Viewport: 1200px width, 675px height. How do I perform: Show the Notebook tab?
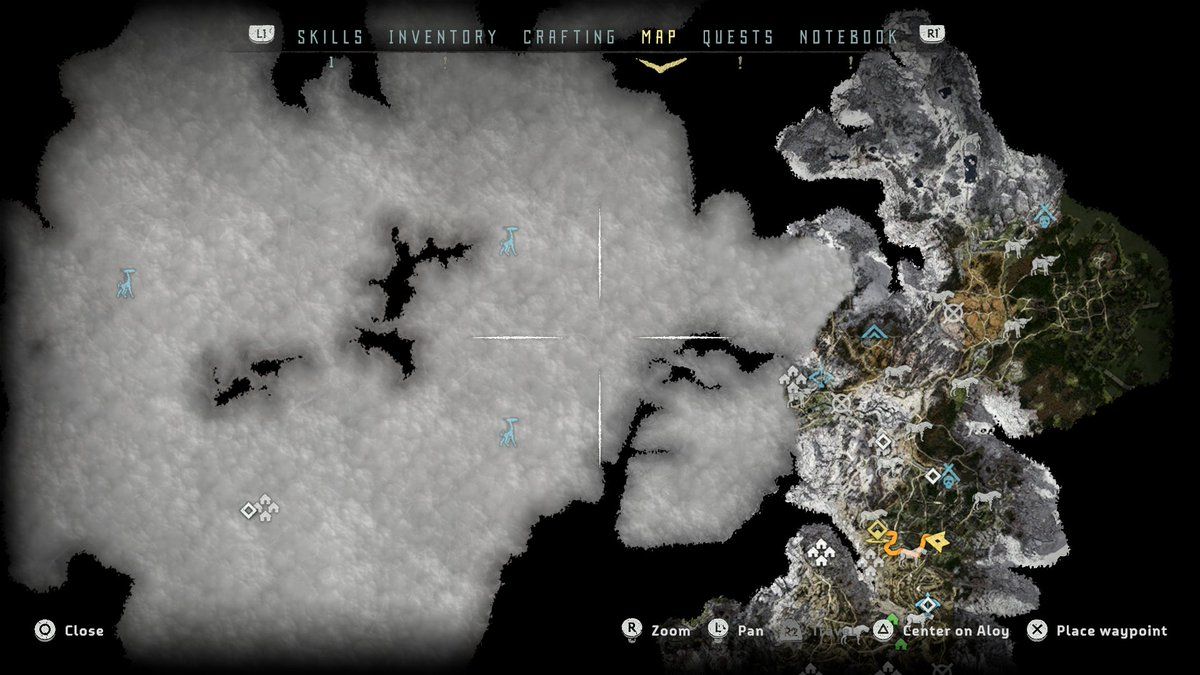coord(848,37)
